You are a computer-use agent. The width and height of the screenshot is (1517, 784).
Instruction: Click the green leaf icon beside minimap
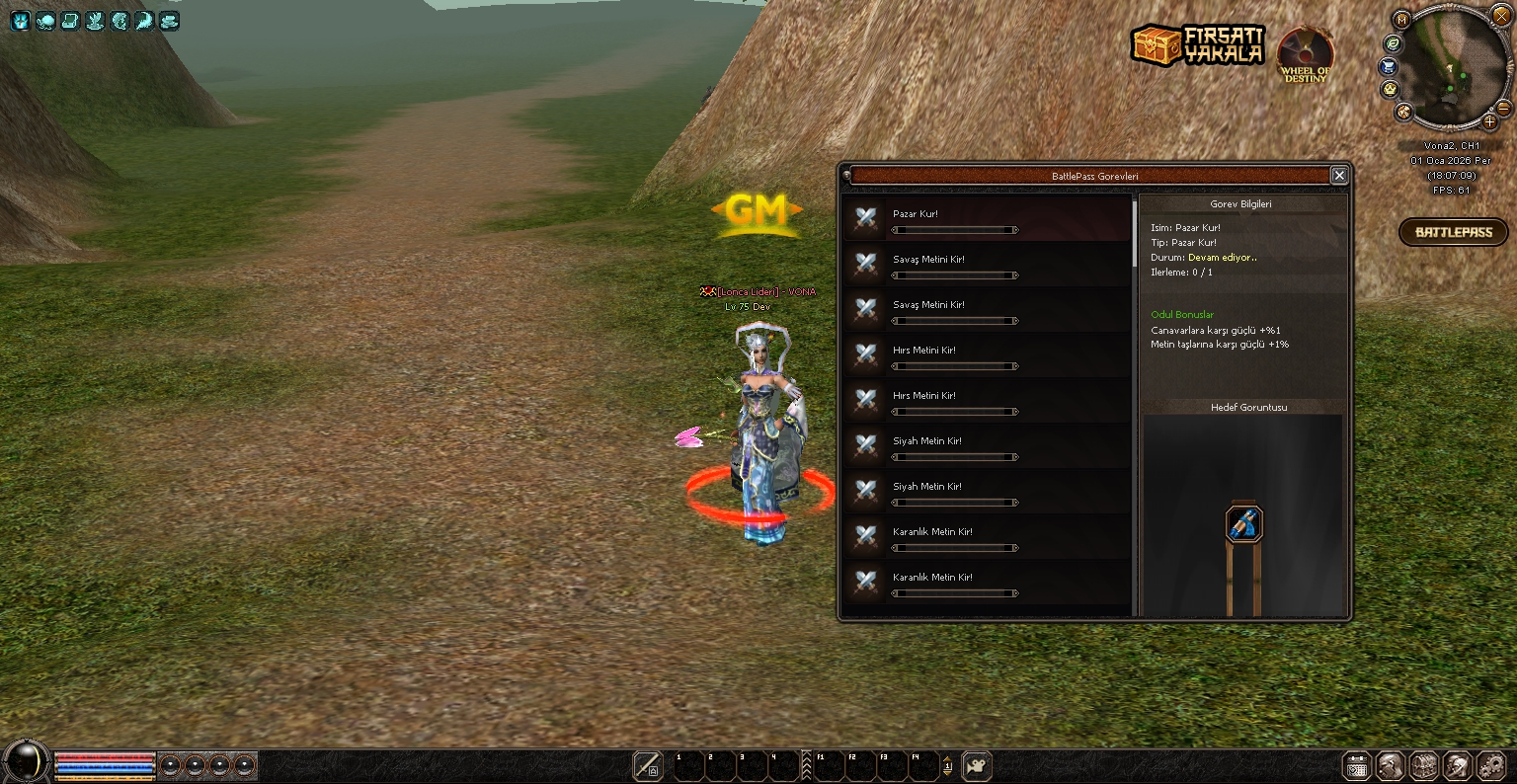click(1393, 43)
